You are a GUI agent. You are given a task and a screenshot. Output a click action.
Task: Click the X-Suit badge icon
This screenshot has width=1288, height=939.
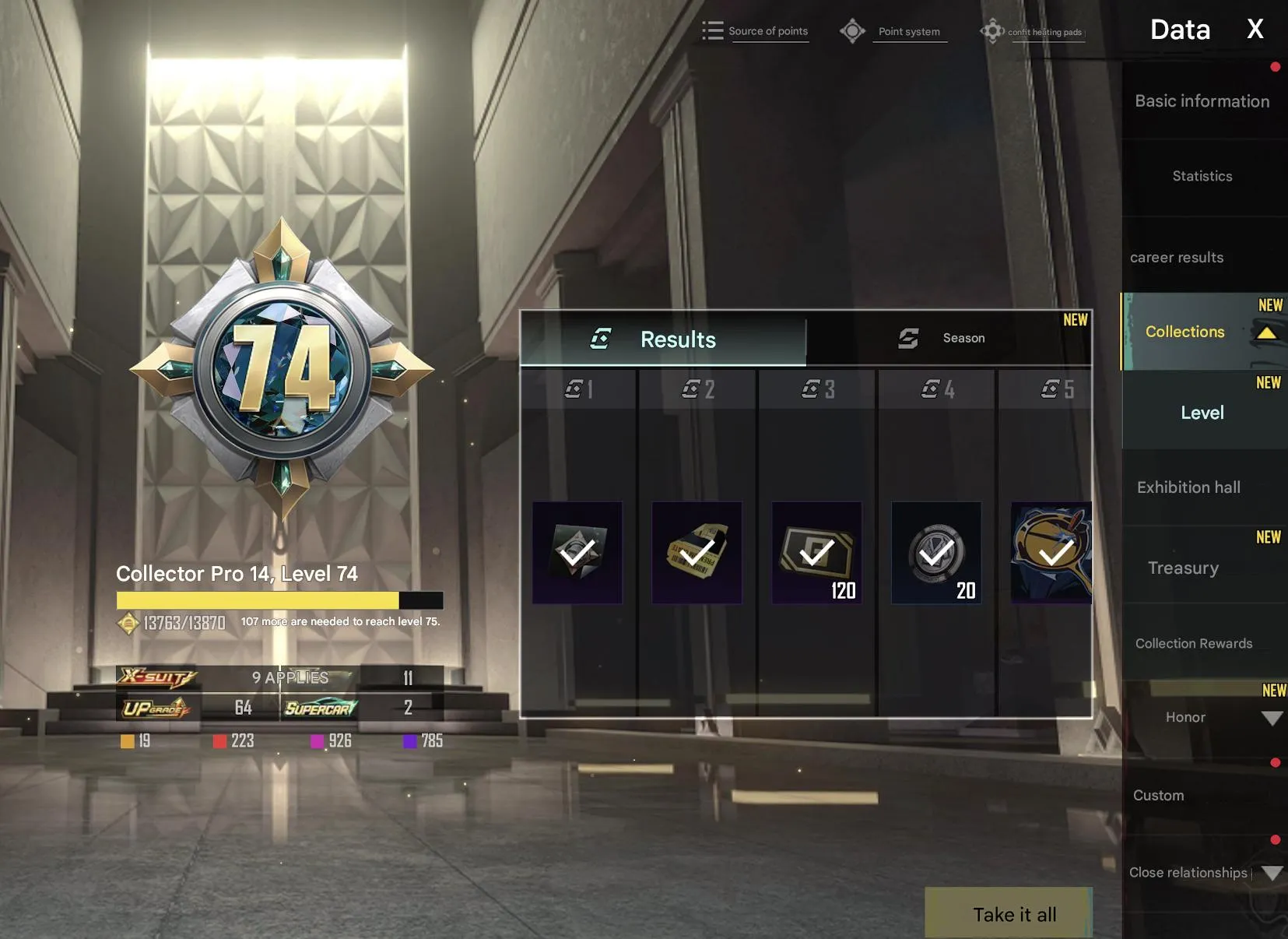156,677
